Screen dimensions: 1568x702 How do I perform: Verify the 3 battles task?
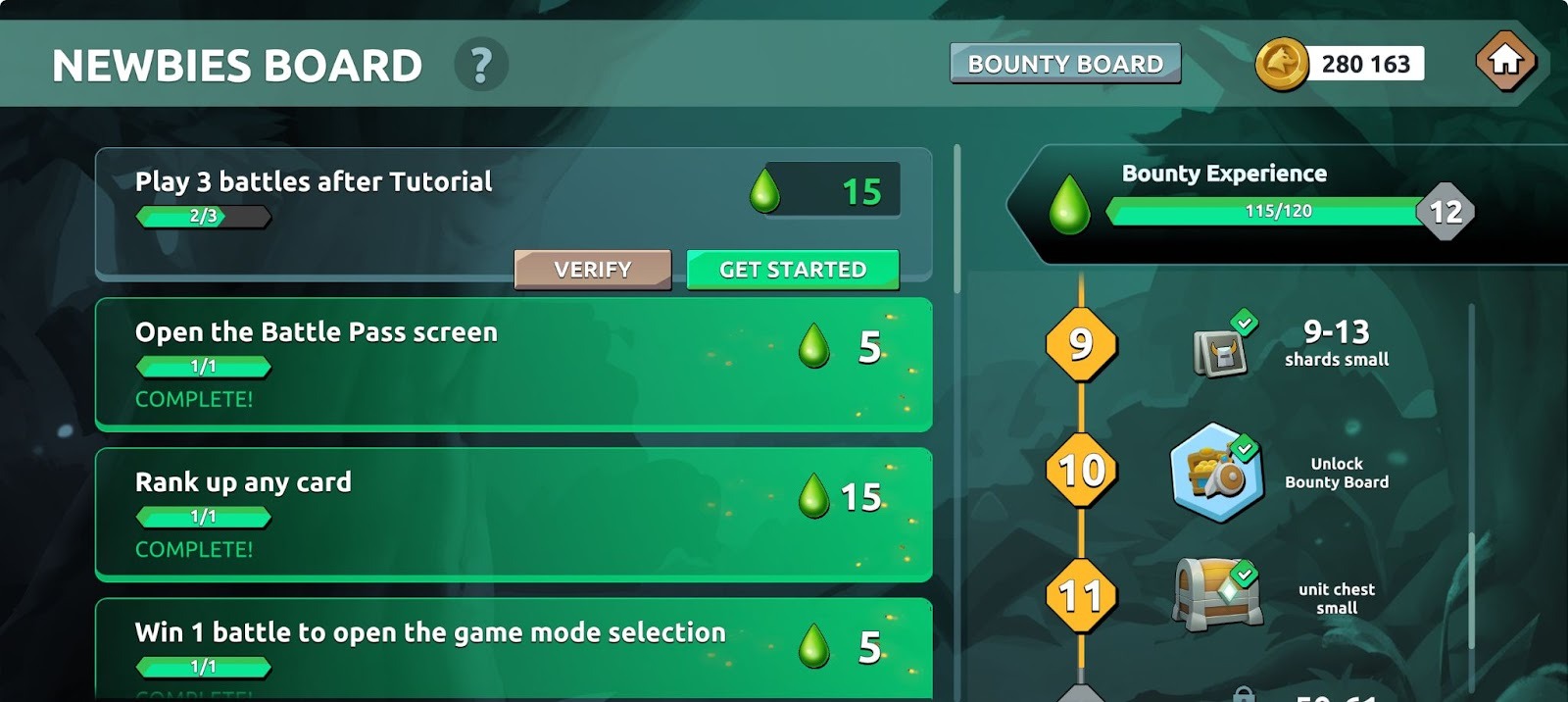coord(592,270)
